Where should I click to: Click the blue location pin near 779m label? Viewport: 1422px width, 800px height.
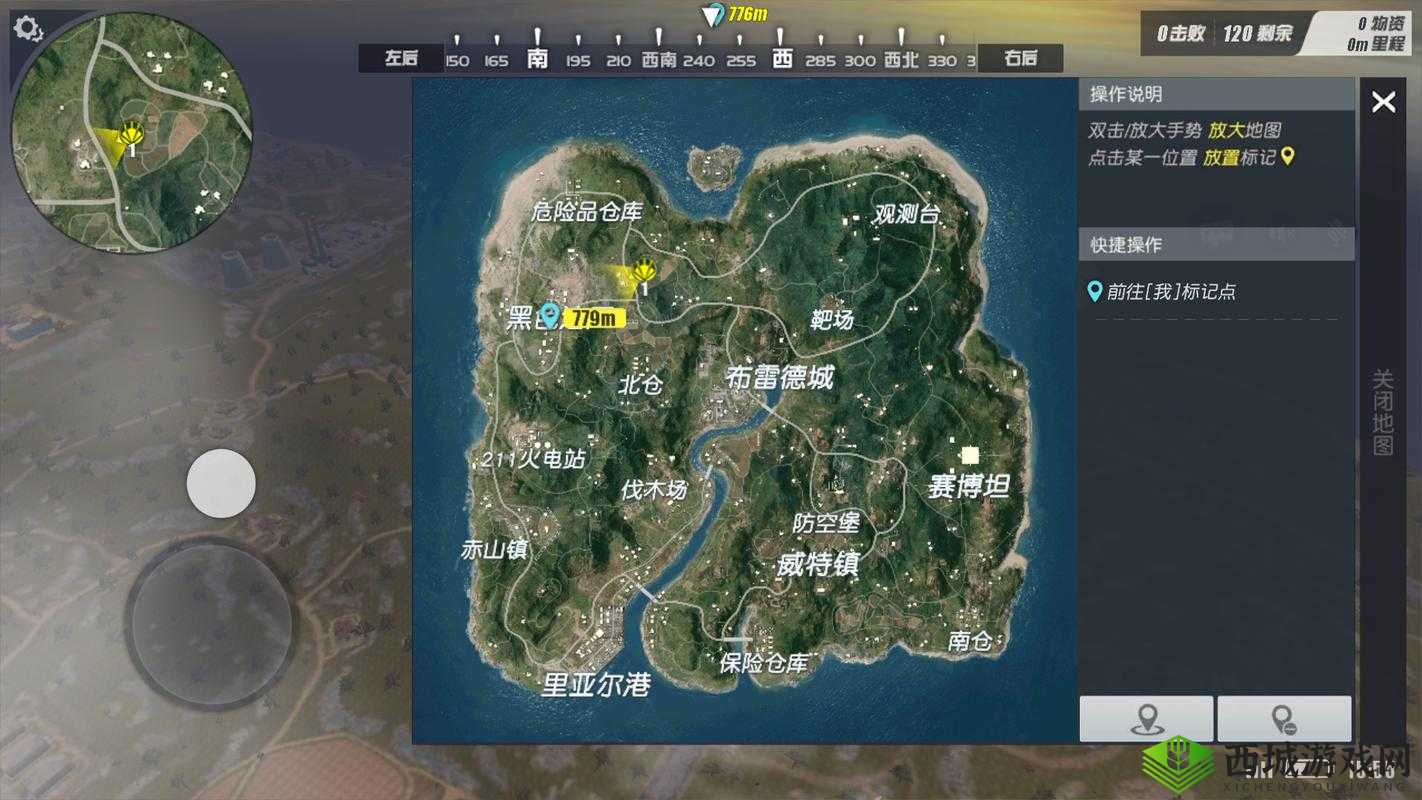tap(552, 315)
